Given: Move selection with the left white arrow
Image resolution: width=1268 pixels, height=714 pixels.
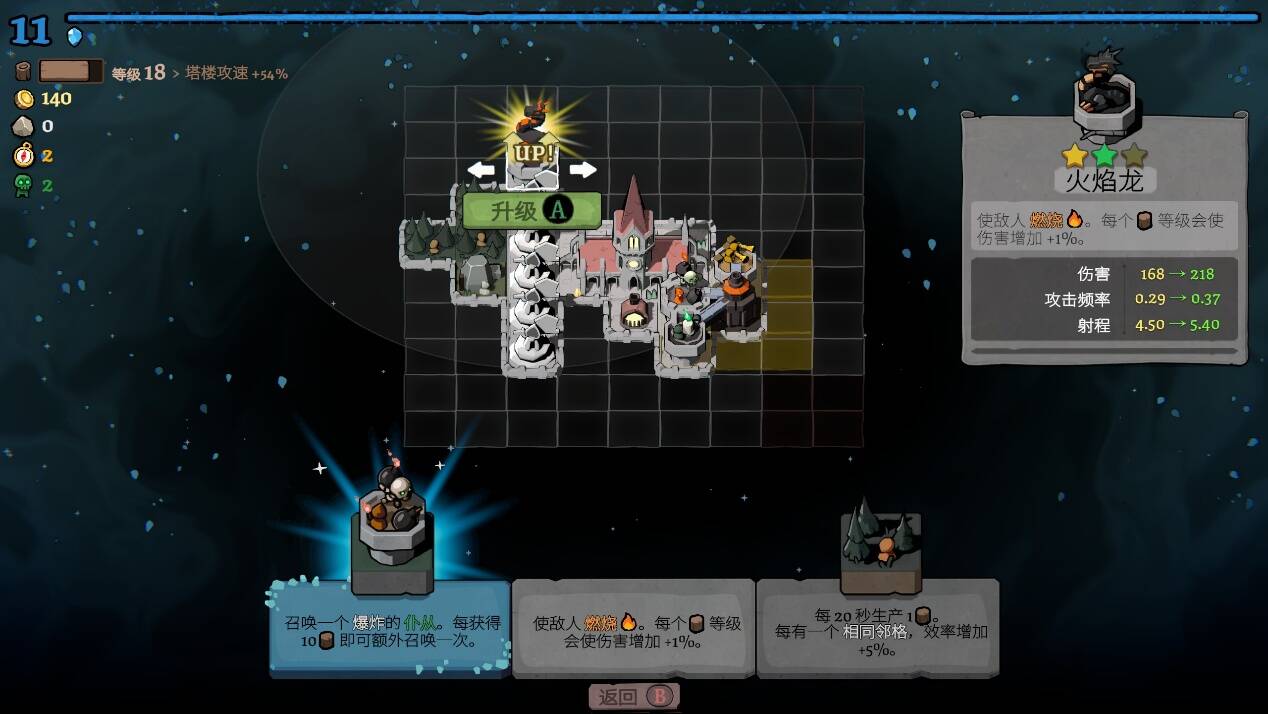Looking at the screenshot, I should pyautogui.click(x=481, y=169).
